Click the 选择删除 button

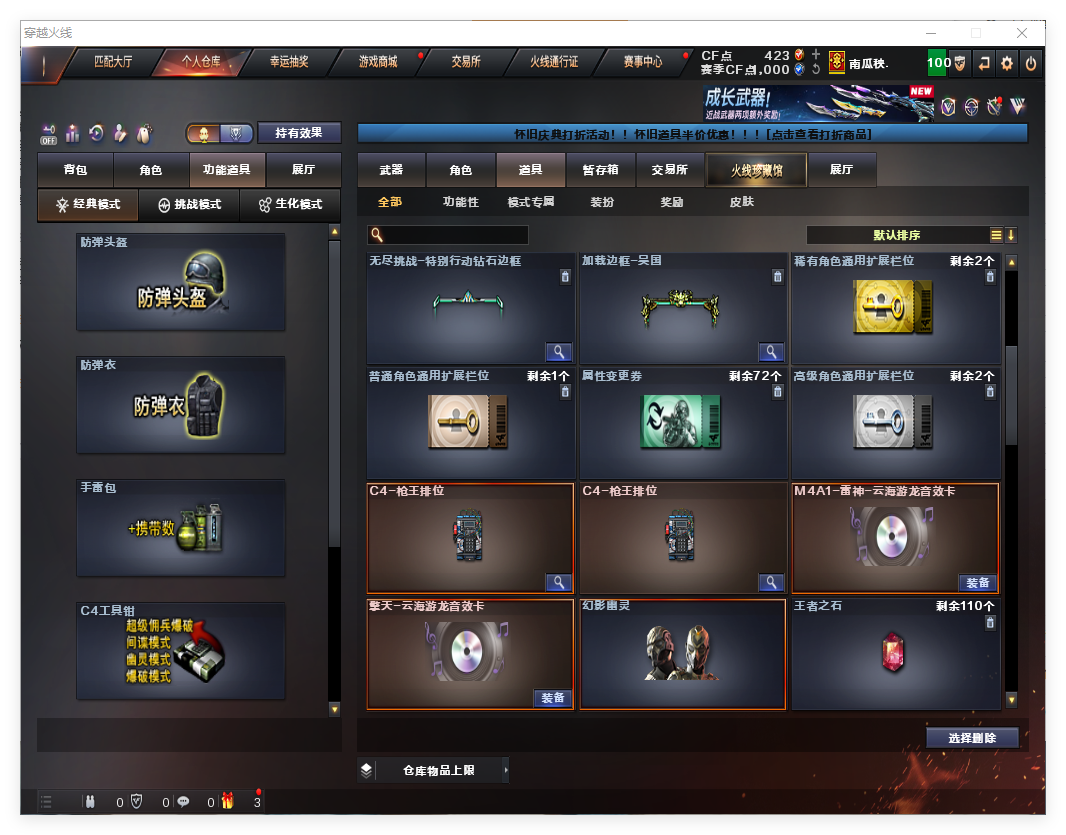[x=972, y=738]
